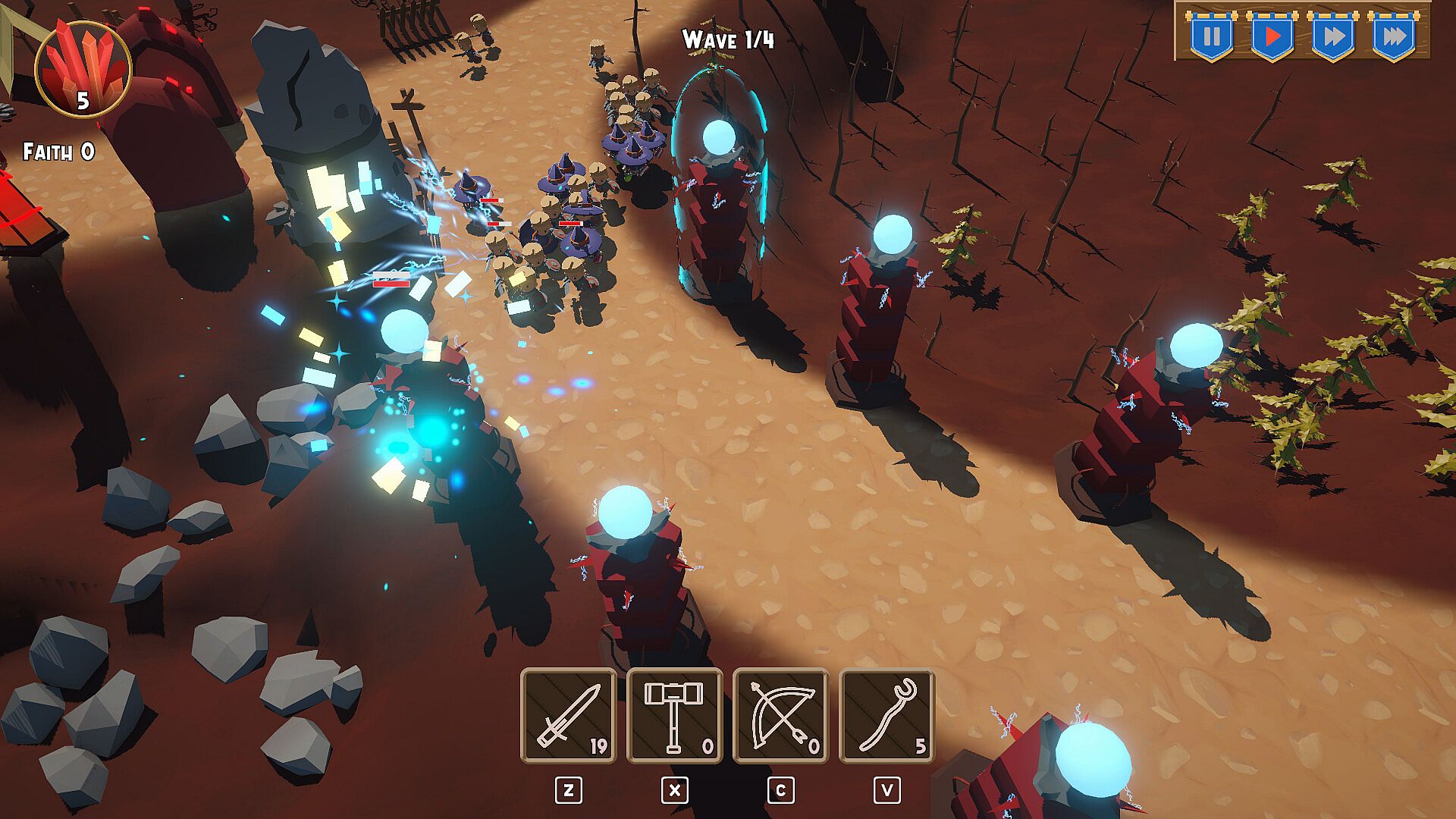Select the mage staff unit slot
The image size is (1456, 819).
coord(887,715)
